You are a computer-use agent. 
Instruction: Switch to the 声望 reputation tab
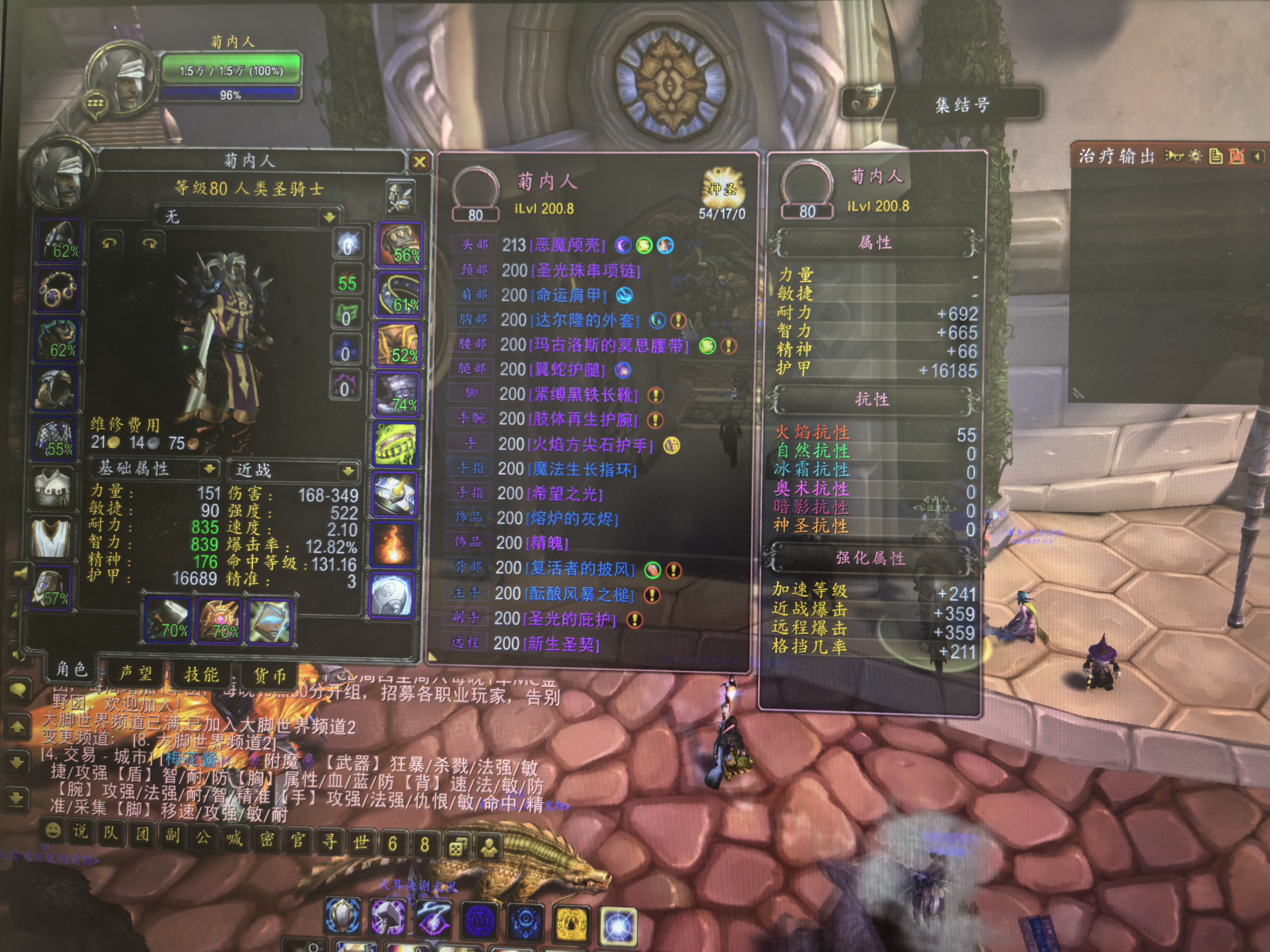135,672
